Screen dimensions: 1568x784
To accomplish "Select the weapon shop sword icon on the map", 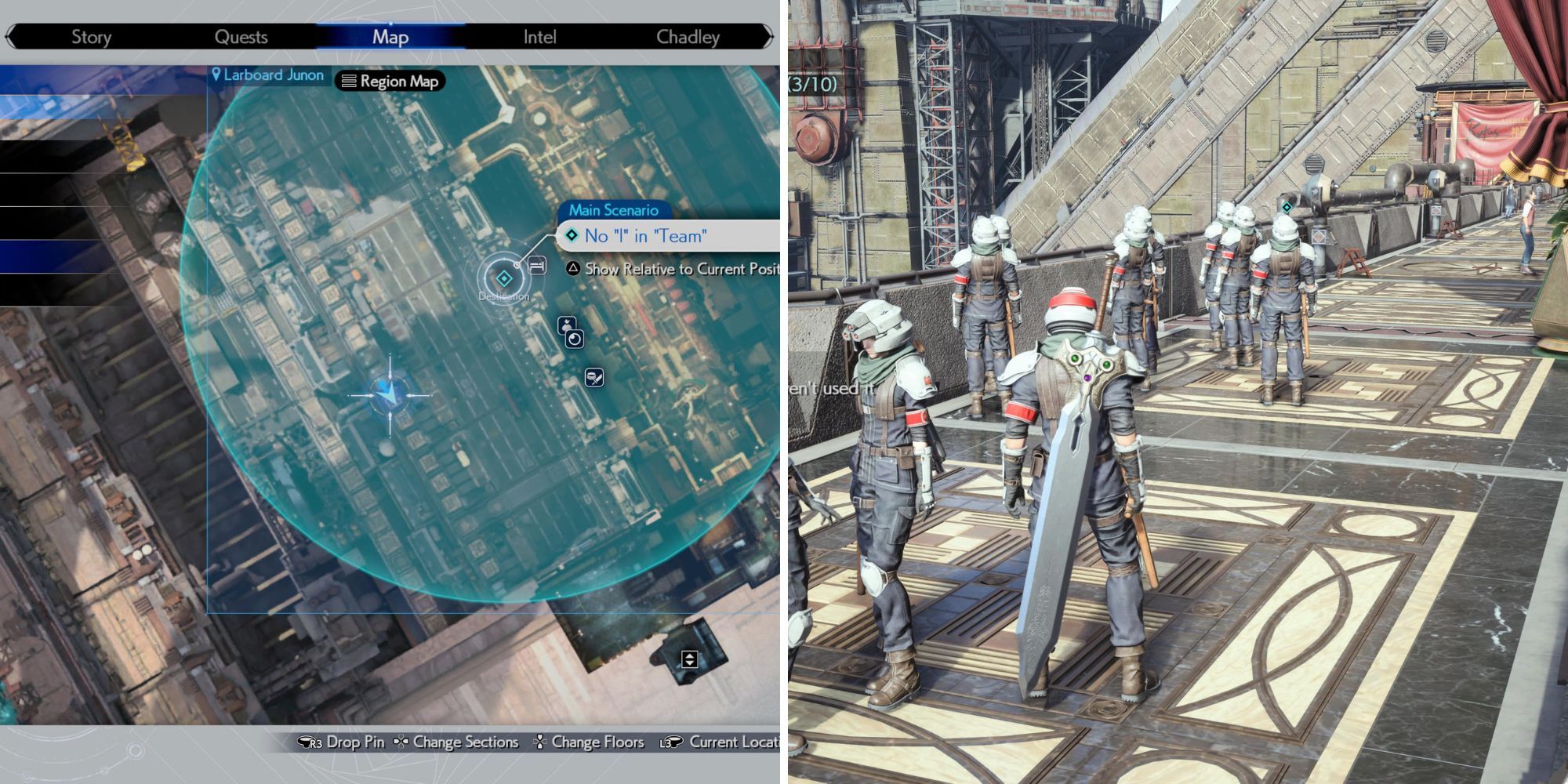I will tap(593, 378).
